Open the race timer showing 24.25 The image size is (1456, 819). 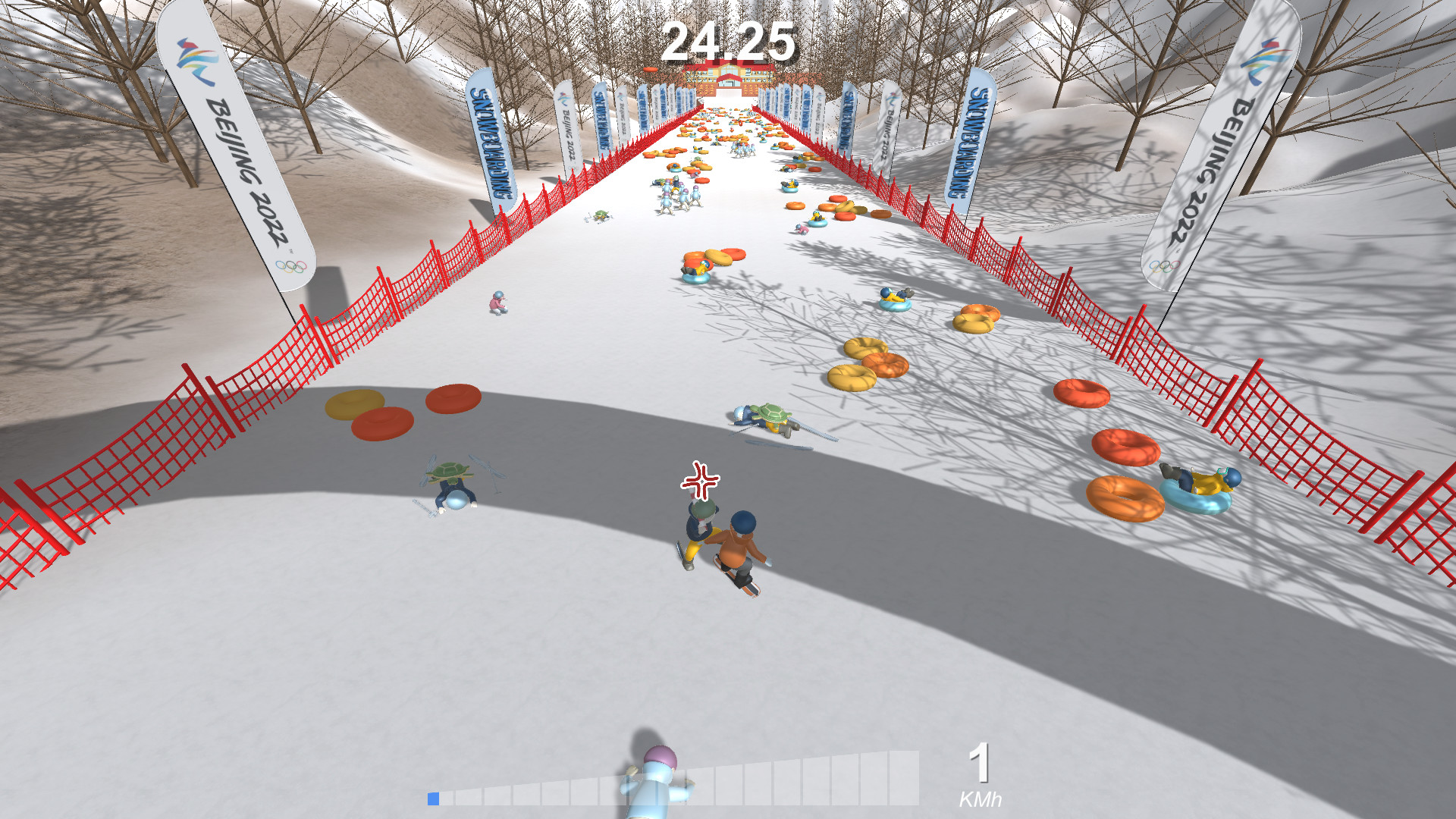point(730,42)
